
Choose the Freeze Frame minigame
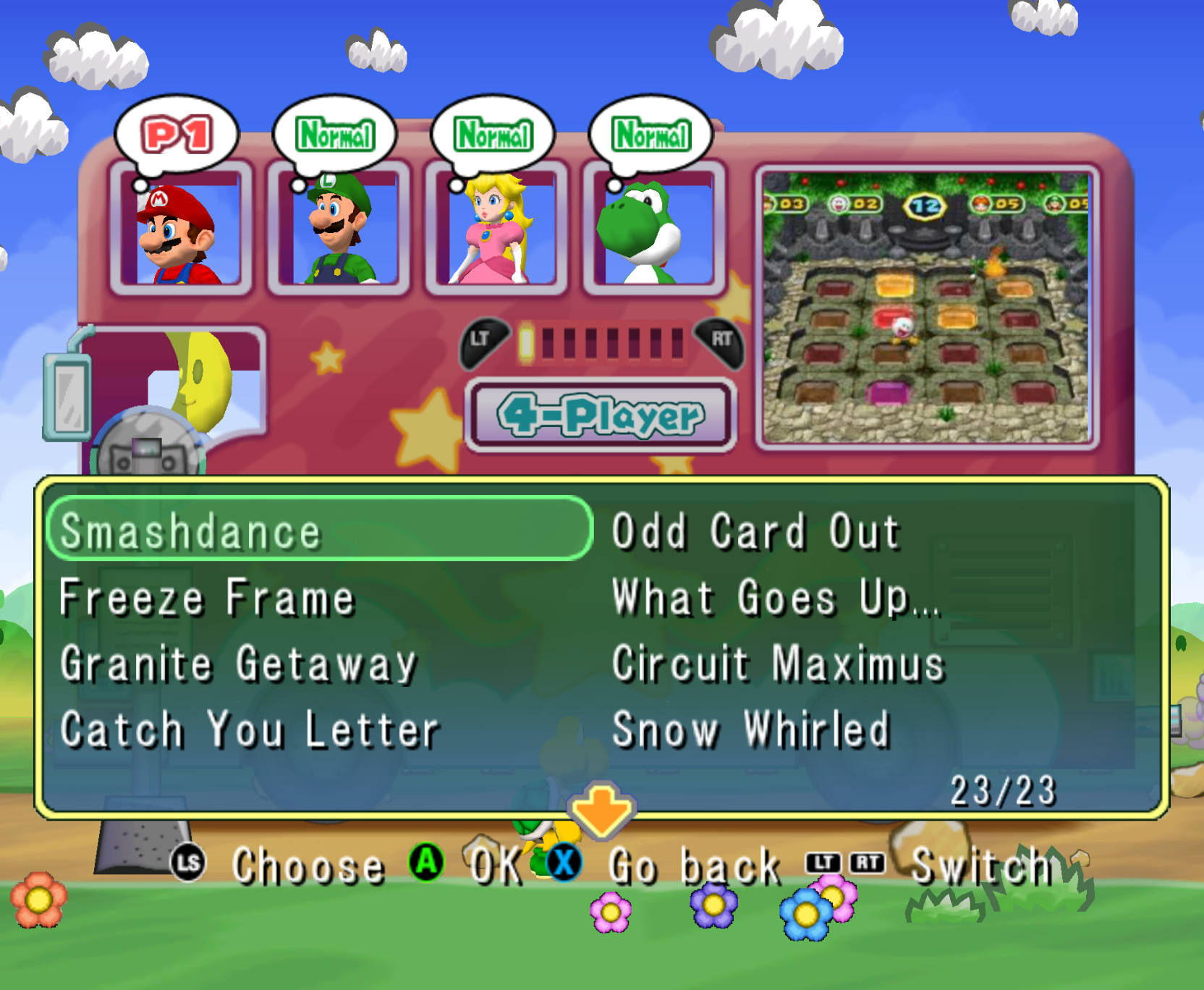205,598
